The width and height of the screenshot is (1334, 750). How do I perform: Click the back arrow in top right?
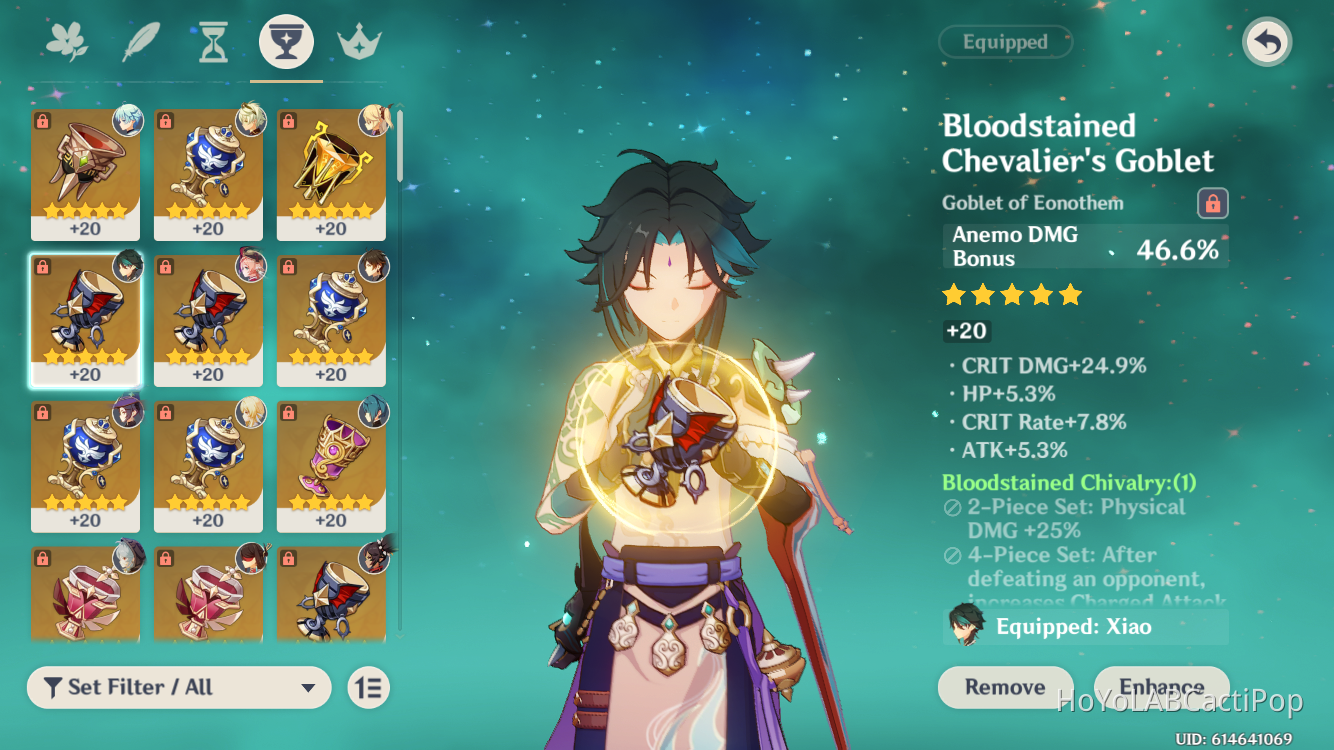click(1267, 43)
